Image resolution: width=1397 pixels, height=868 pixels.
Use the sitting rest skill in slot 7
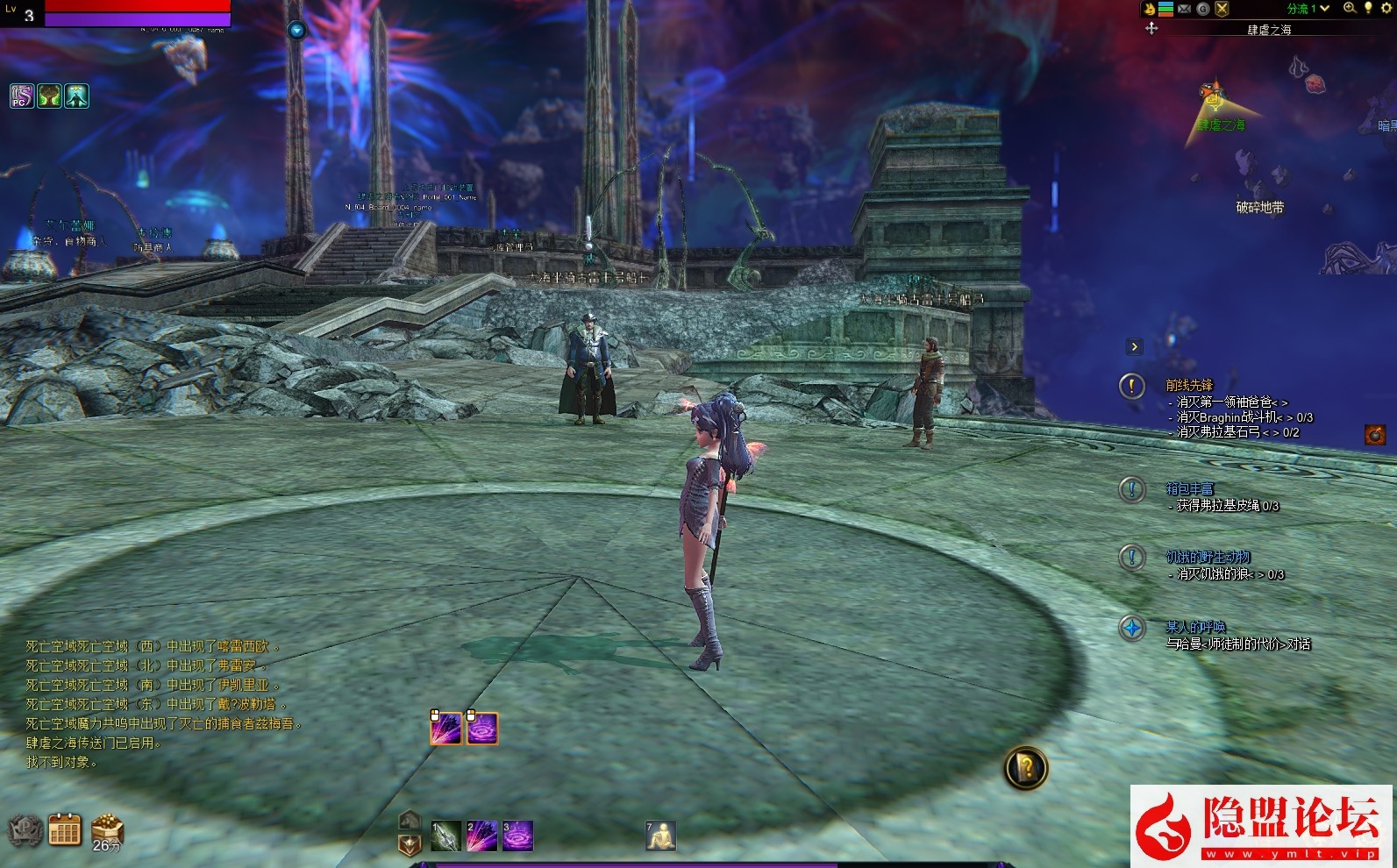pos(660,836)
